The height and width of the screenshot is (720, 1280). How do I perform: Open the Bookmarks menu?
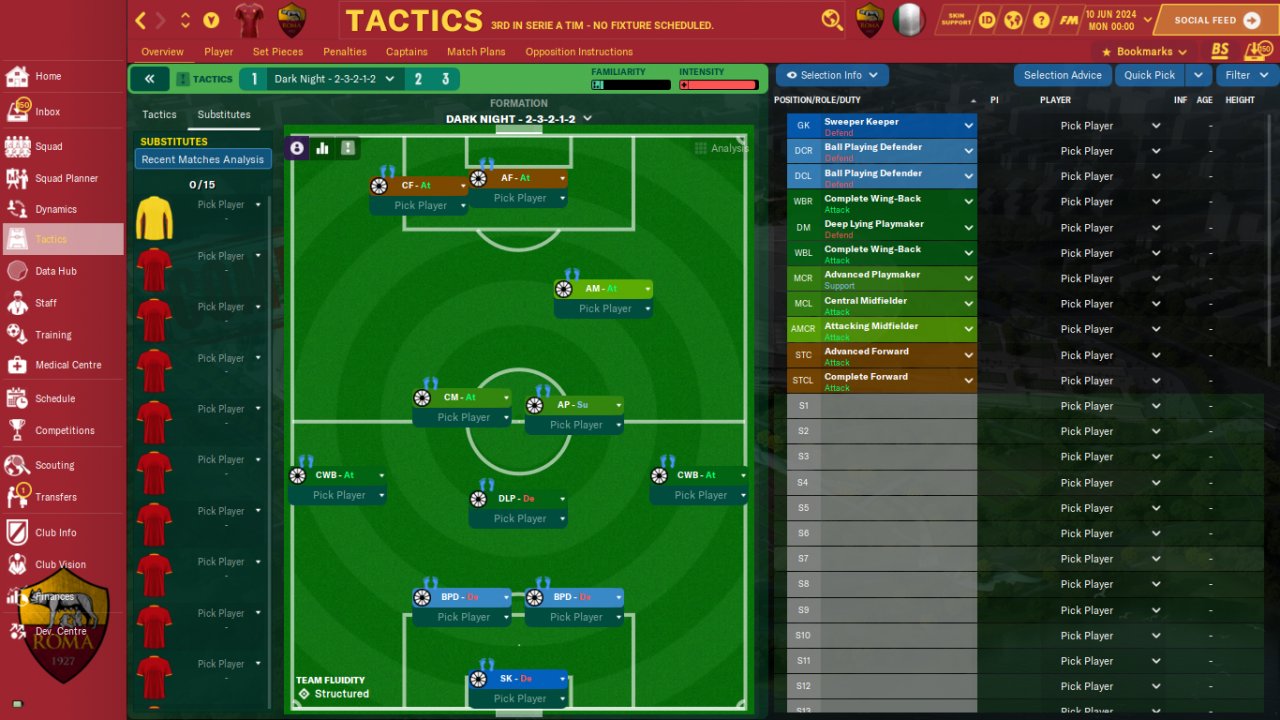(1144, 52)
